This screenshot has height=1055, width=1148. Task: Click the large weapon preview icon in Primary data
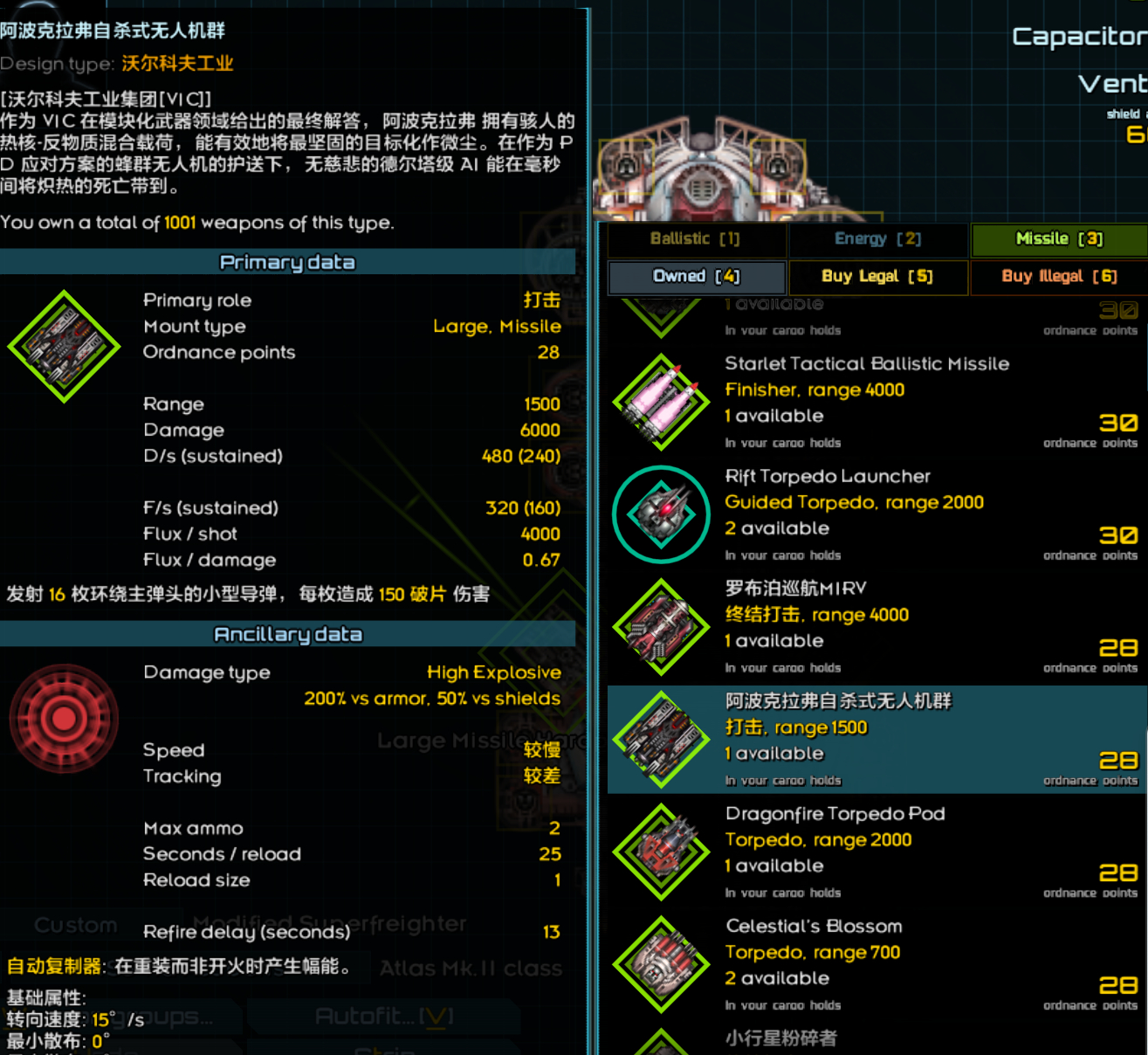(x=63, y=345)
